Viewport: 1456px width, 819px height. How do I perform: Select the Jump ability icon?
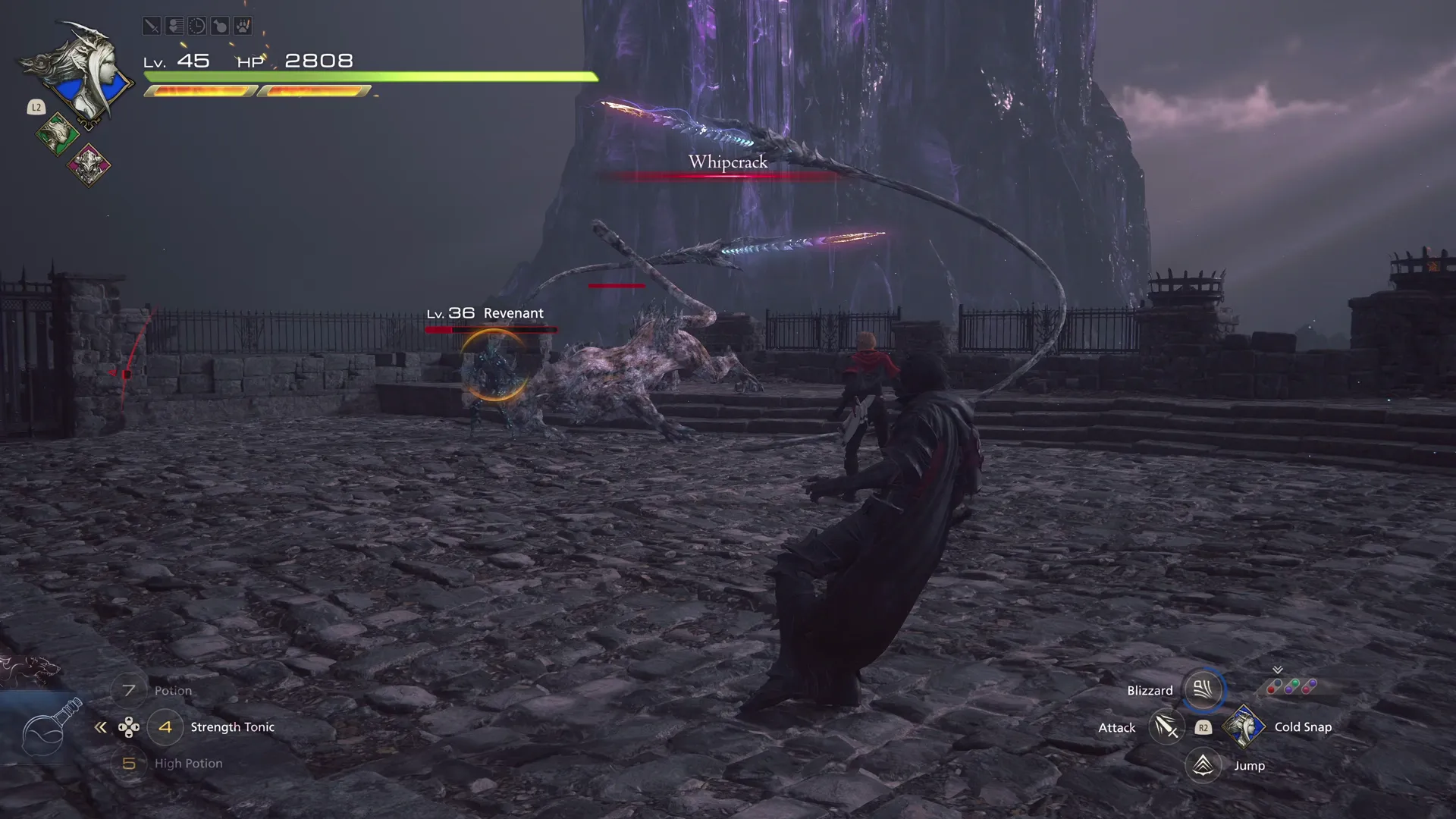pos(1202,765)
